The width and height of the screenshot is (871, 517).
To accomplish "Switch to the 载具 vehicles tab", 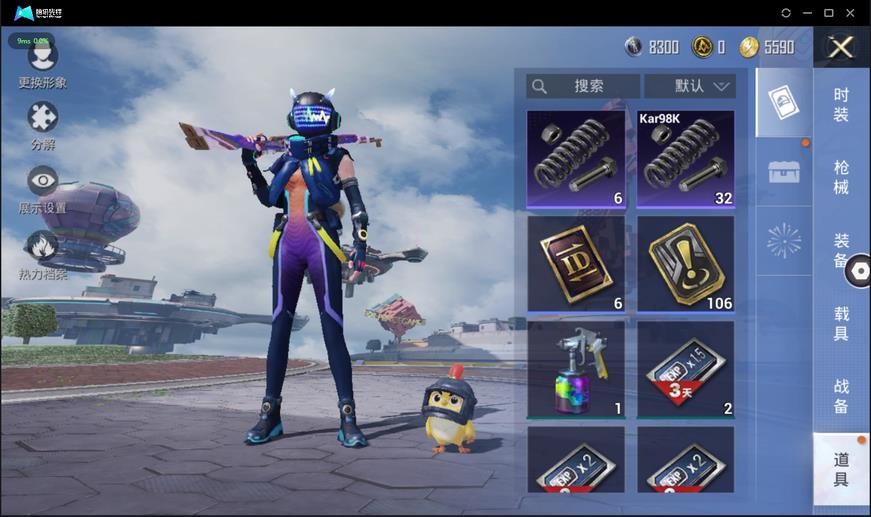I will (x=841, y=323).
